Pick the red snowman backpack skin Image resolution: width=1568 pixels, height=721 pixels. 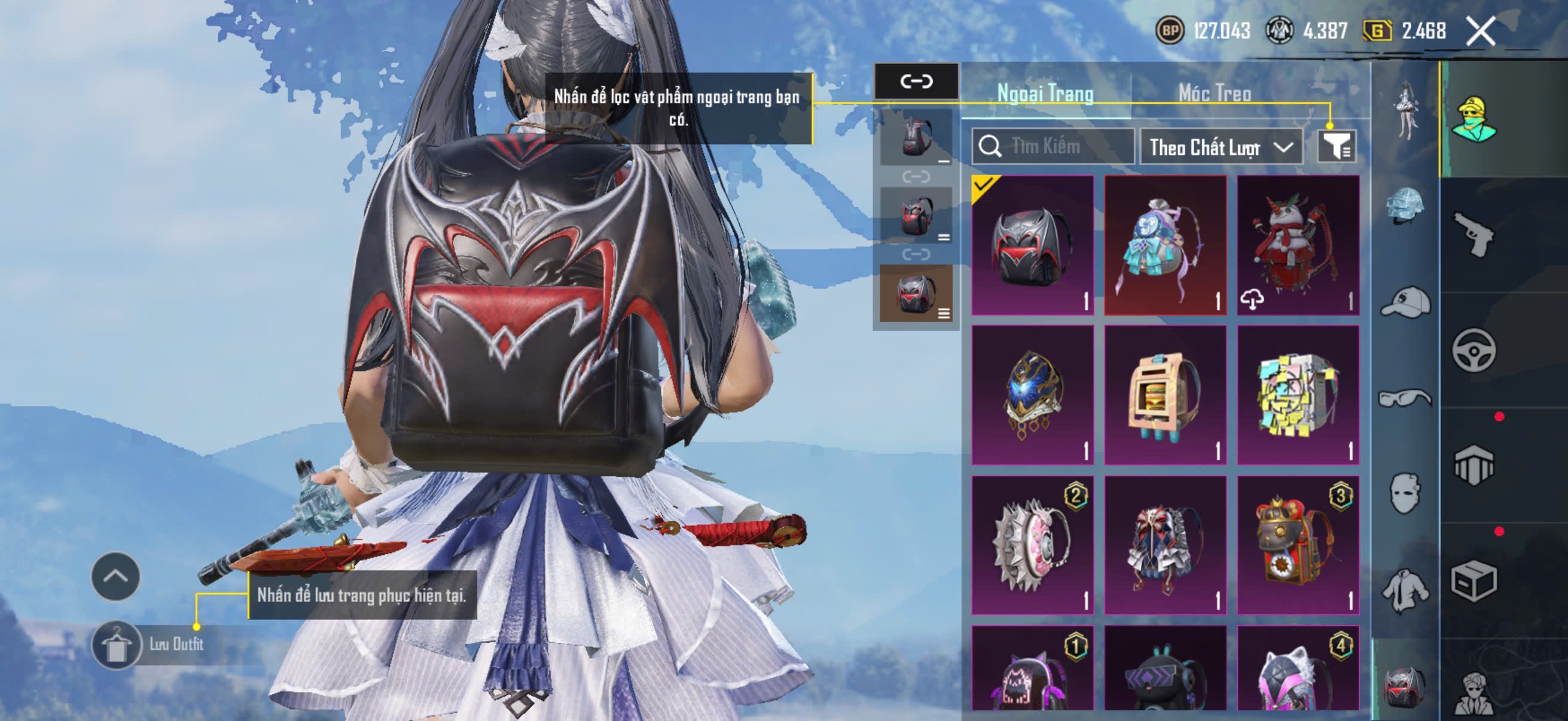tap(1298, 245)
